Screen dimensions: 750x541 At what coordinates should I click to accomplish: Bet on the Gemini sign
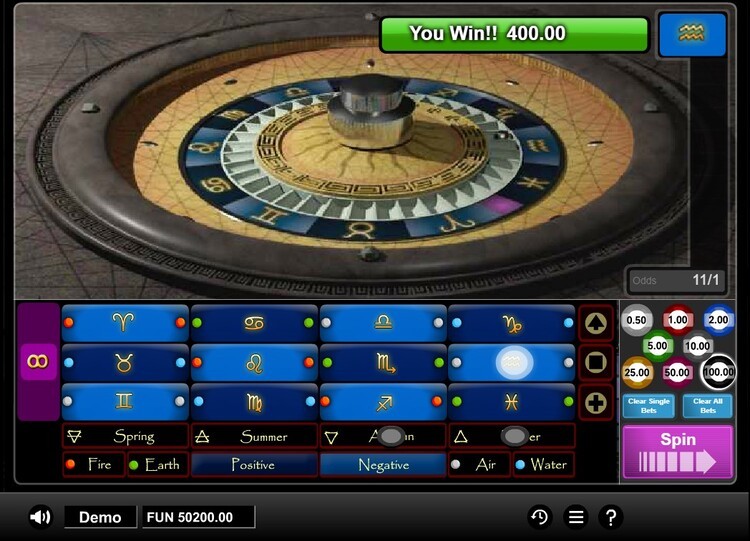tap(124, 401)
